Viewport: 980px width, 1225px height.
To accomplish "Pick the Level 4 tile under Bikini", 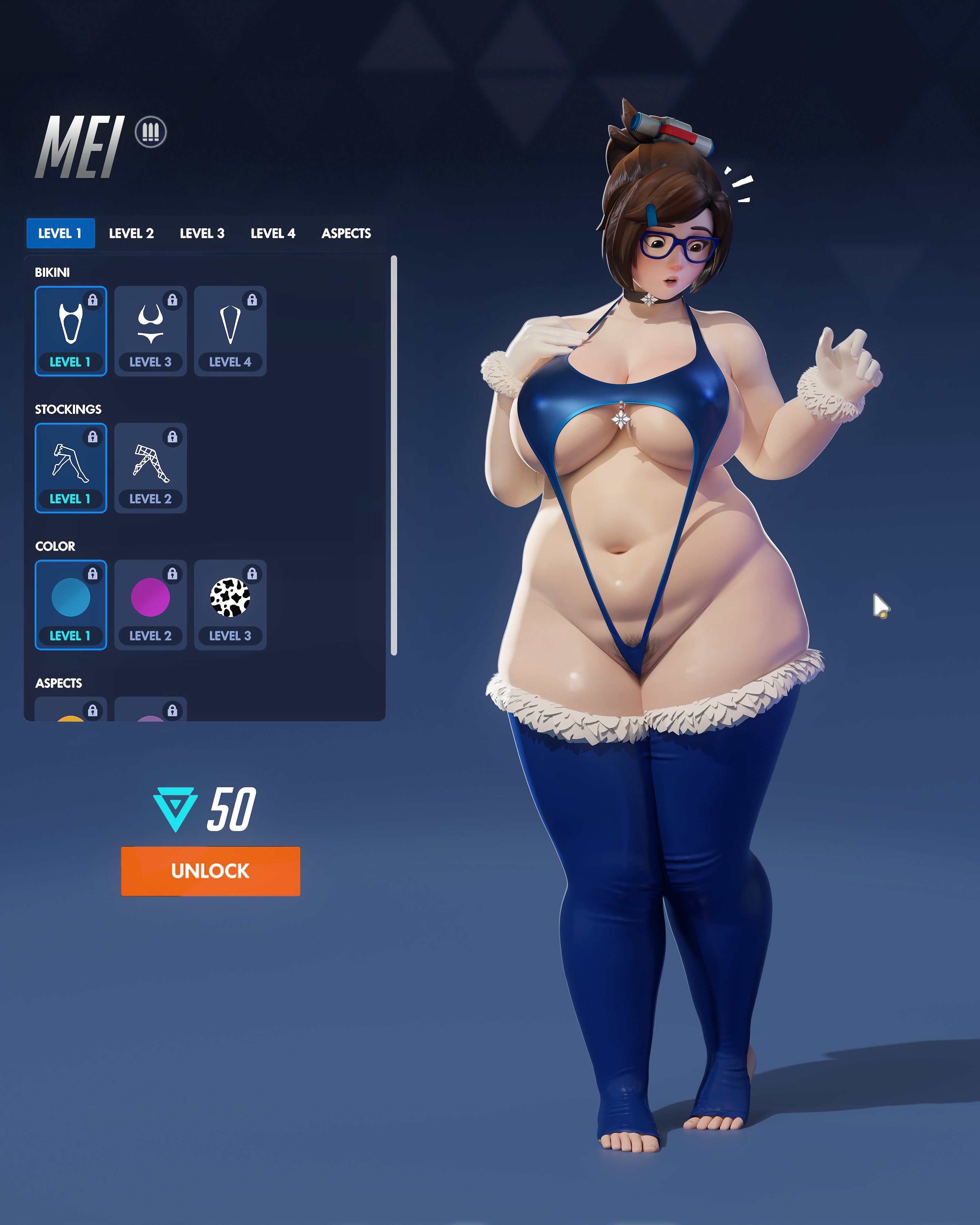I will coord(230,331).
